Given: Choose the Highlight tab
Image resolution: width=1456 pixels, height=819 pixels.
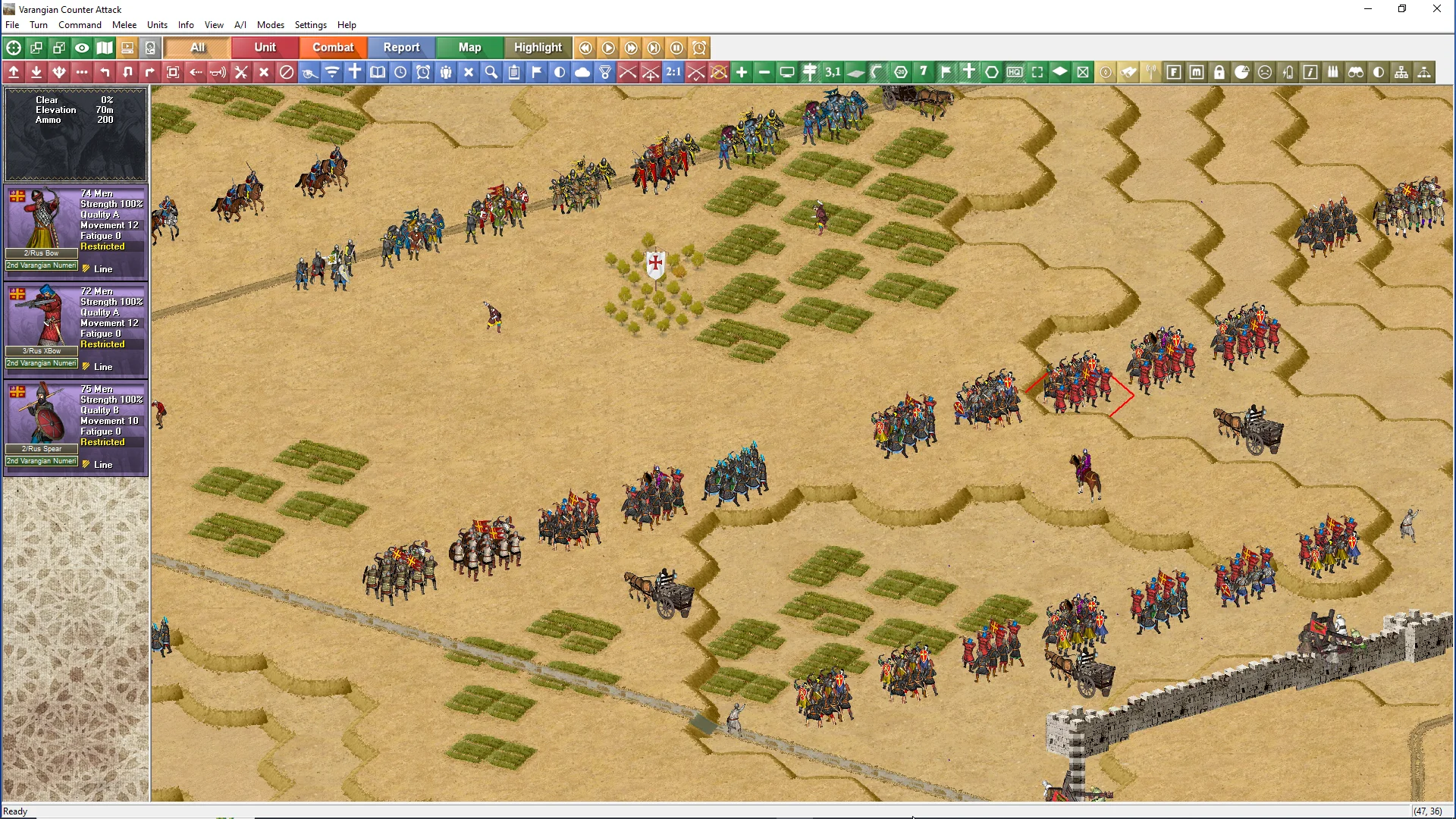Looking at the screenshot, I should [538, 47].
